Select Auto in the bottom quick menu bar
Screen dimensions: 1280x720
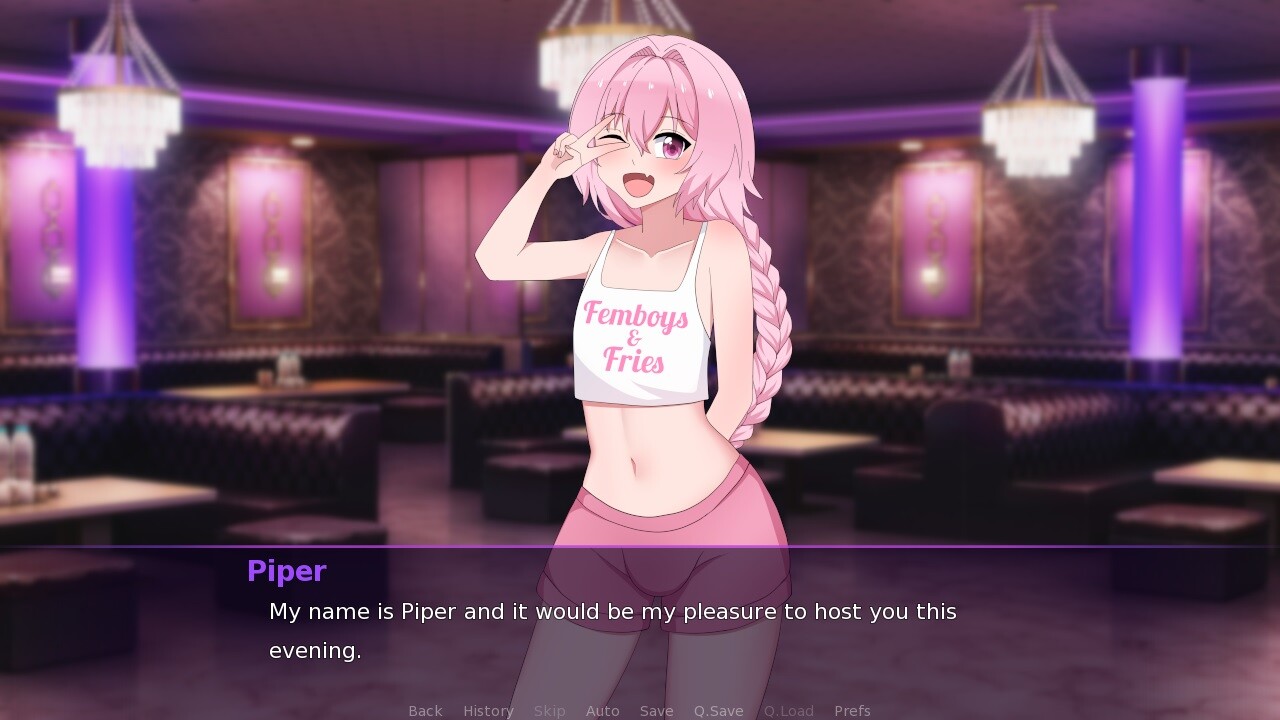[x=603, y=711]
